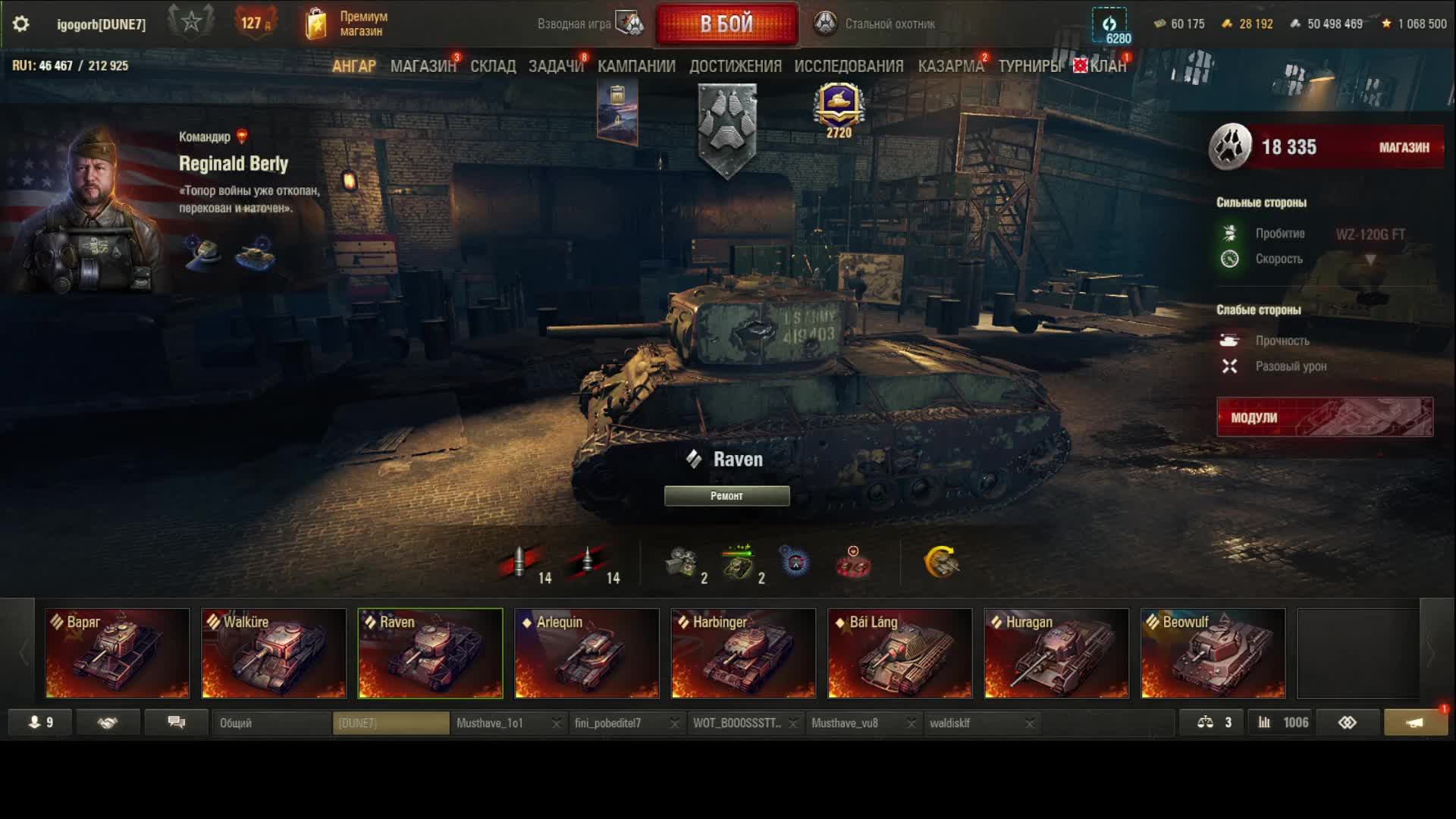Switch to the МАГАЗИН tab
This screenshot has width=1456, height=819.
point(422,67)
